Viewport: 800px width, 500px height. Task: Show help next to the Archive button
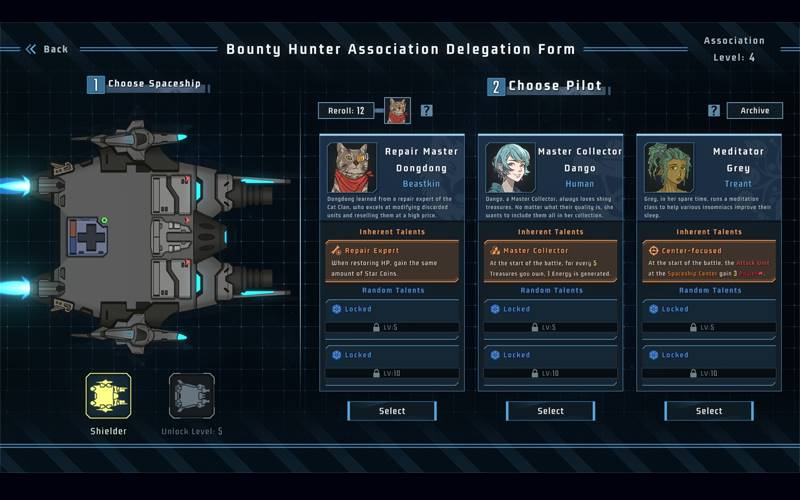[714, 111]
